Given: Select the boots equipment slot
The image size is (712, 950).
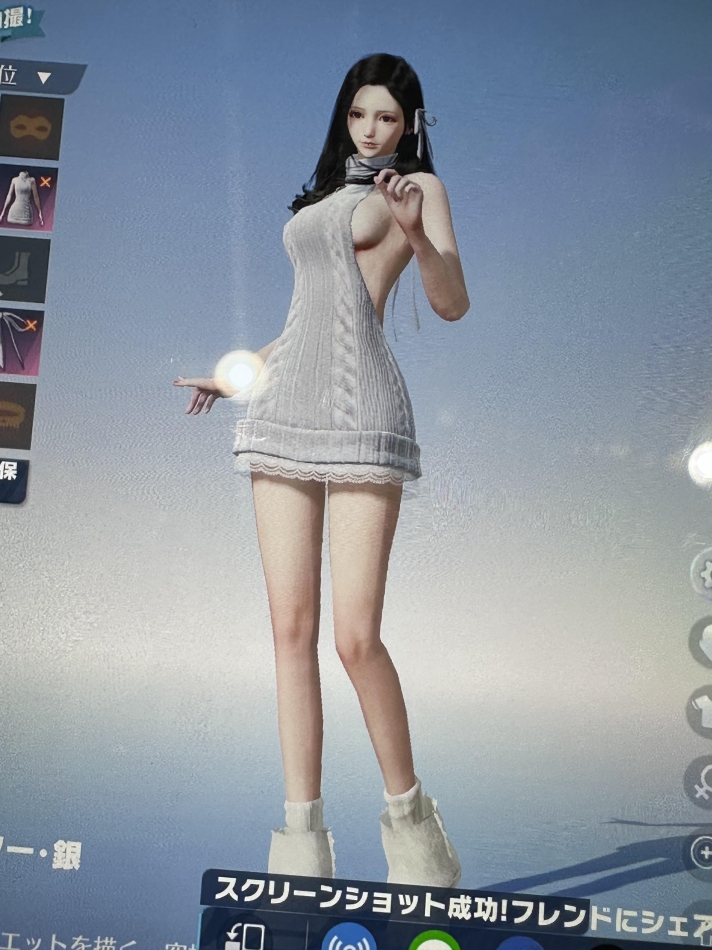Looking at the screenshot, I should coord(22,270).
